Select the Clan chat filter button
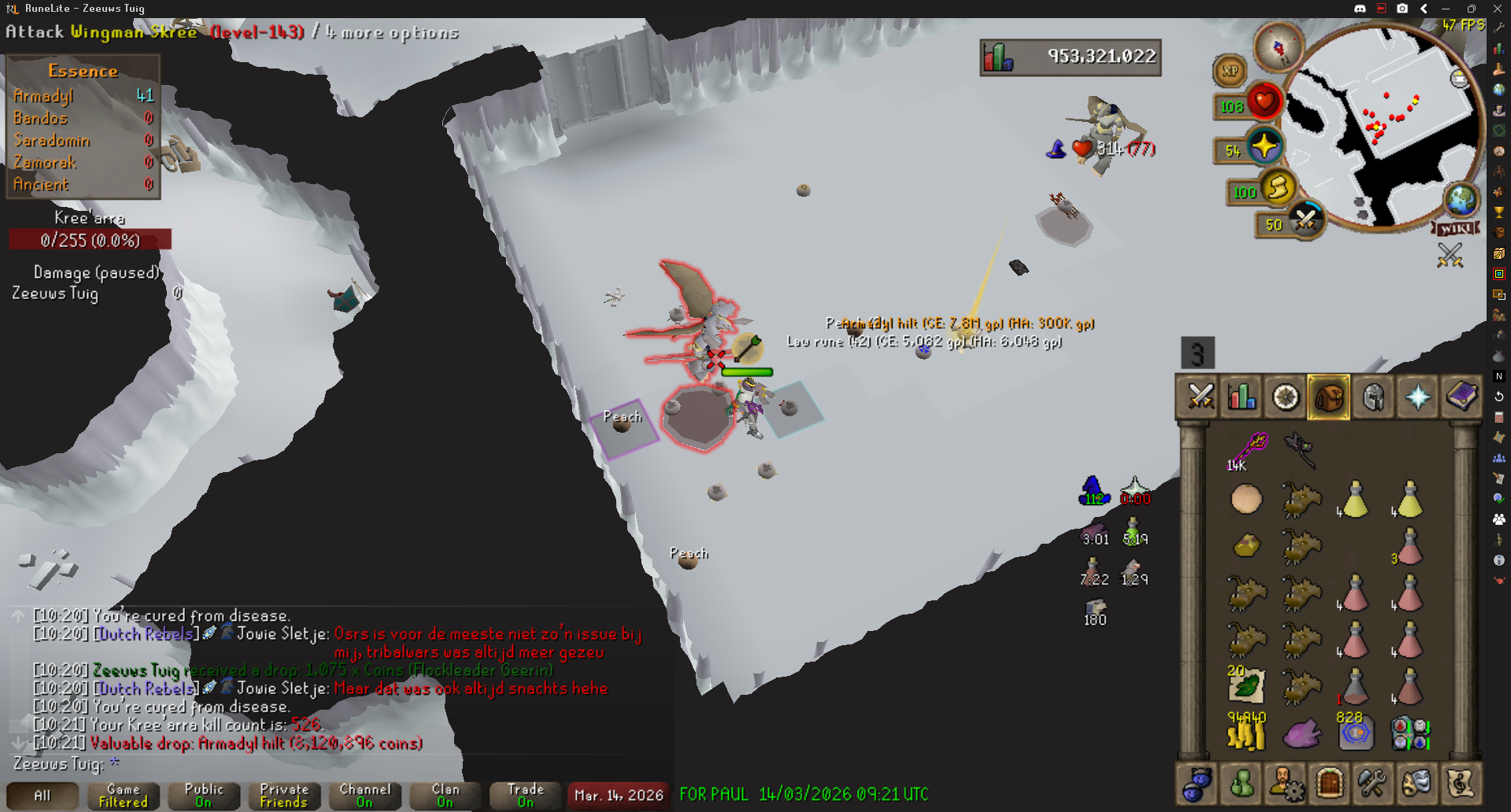Image resolution: width=1511 pixels, height=812 pixels. click(x=445, y=795)
